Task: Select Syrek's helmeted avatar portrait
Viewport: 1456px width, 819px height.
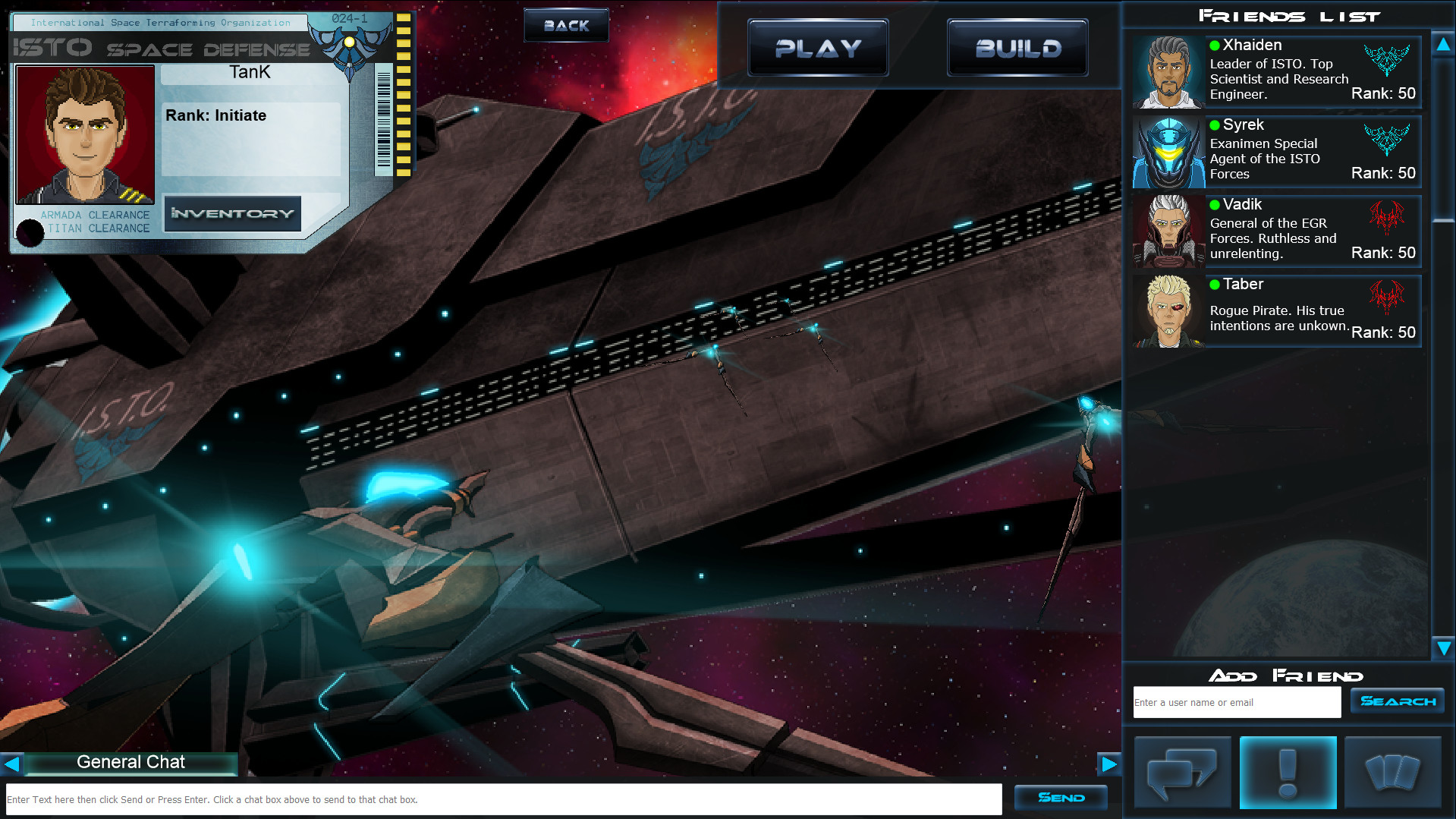Action: tap(1168, 151)
